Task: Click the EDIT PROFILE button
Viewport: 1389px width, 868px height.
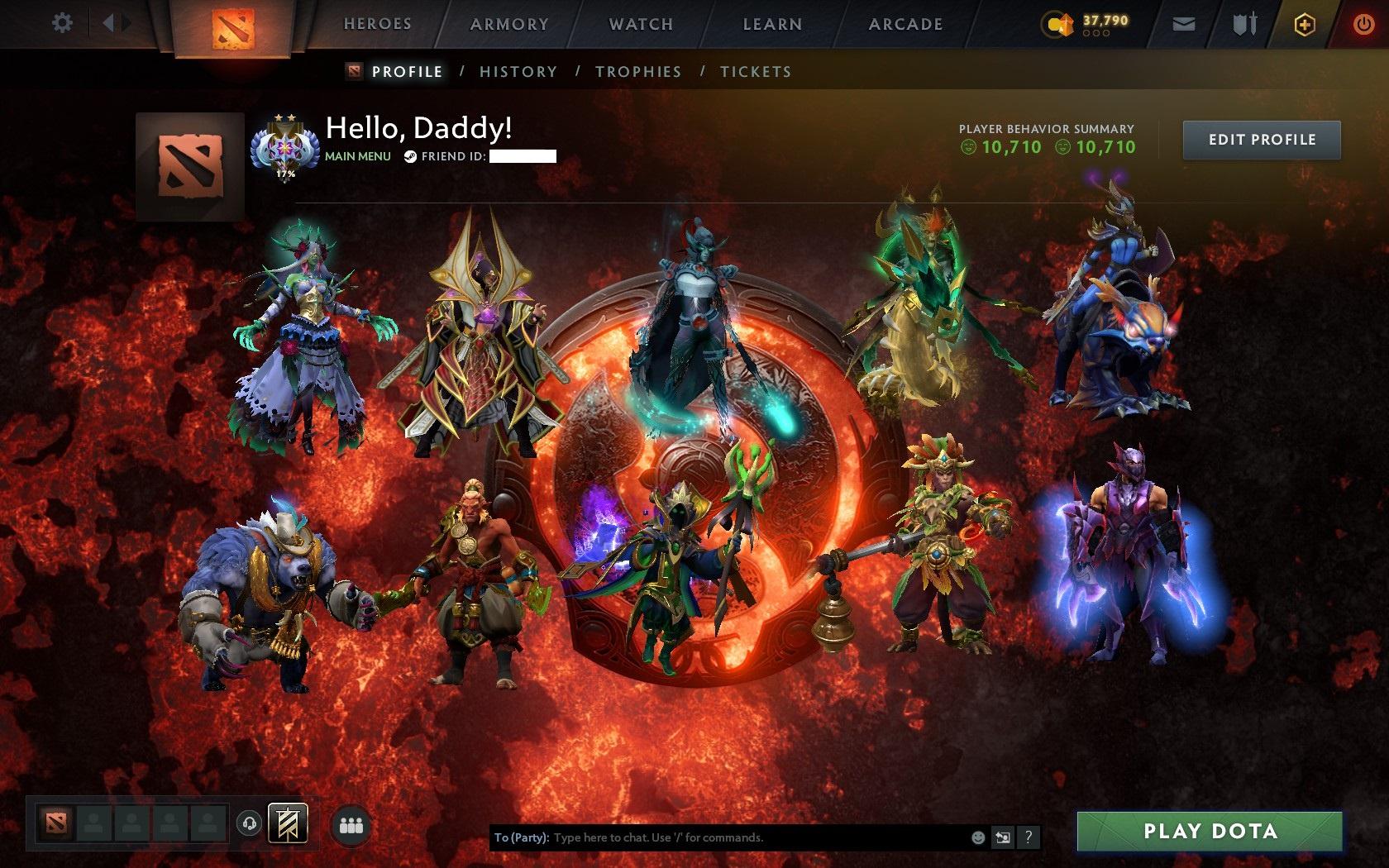Action: pyautogui.click(x=1261, y=139)
